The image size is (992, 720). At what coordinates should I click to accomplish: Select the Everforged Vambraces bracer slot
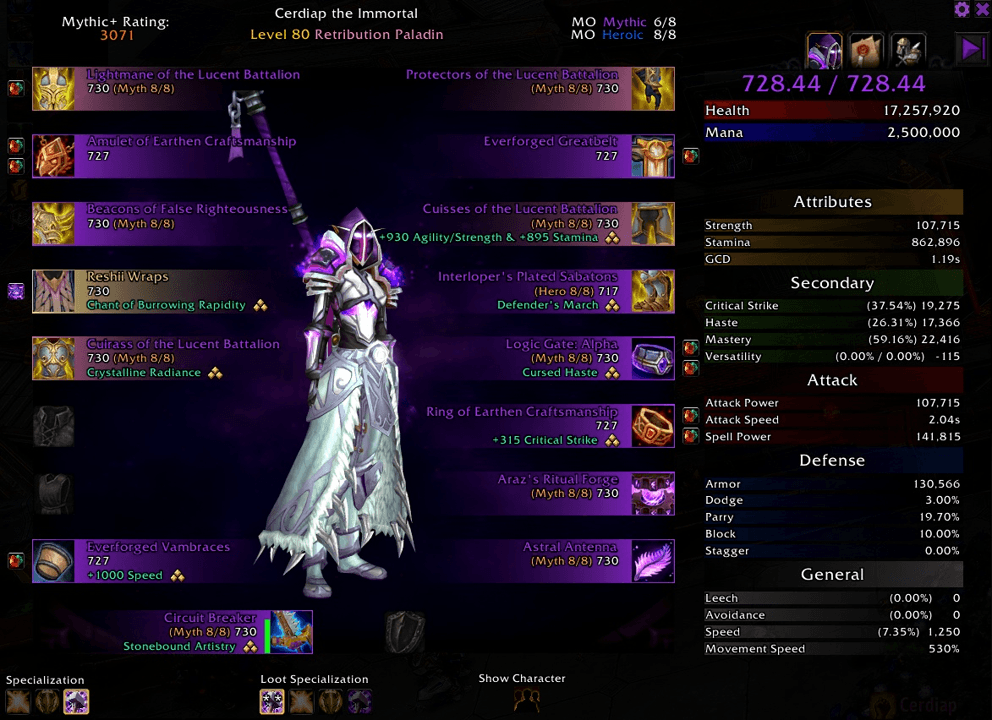point(53,561)
